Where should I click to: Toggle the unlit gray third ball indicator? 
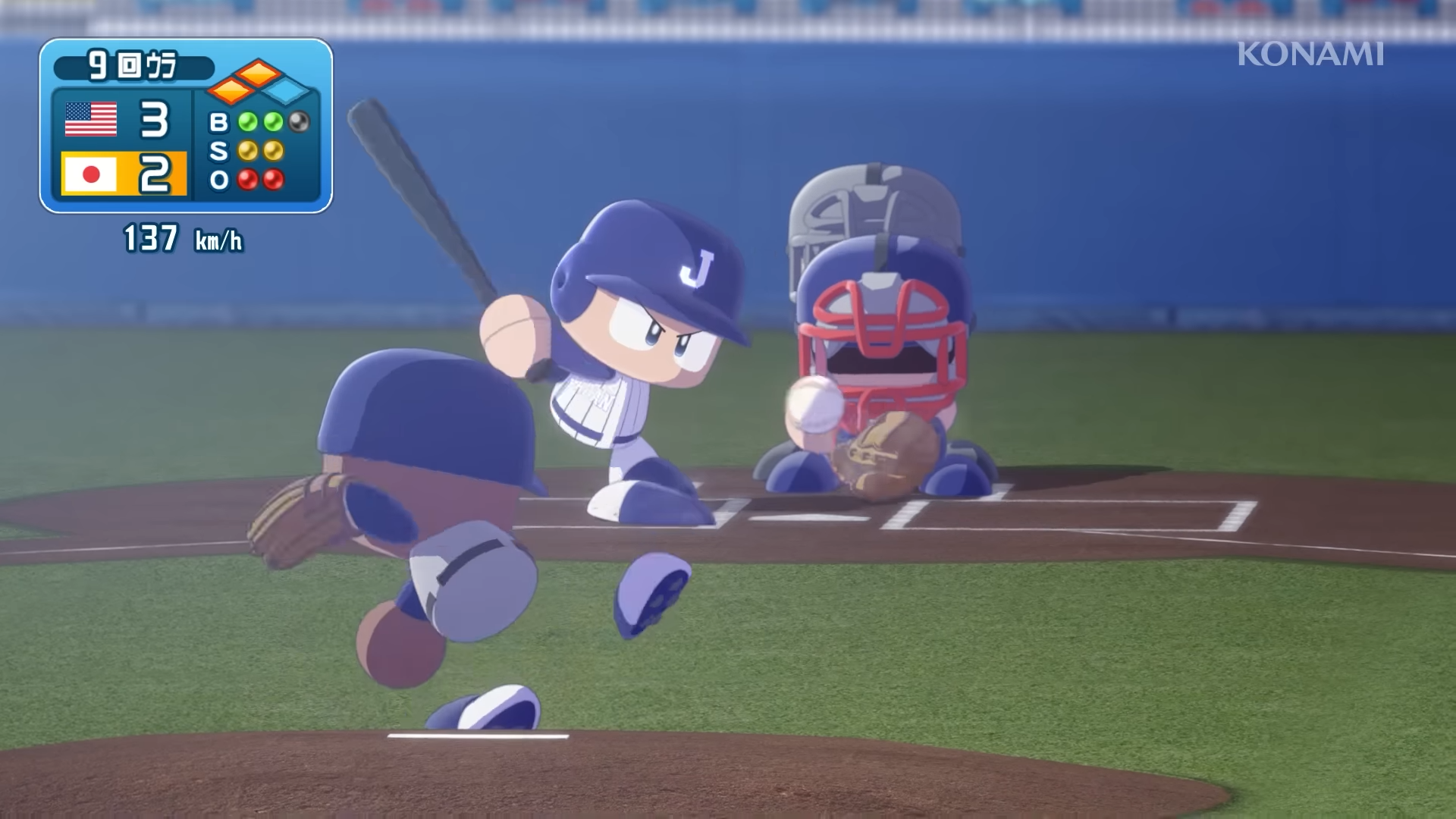[x=297, y=120]
